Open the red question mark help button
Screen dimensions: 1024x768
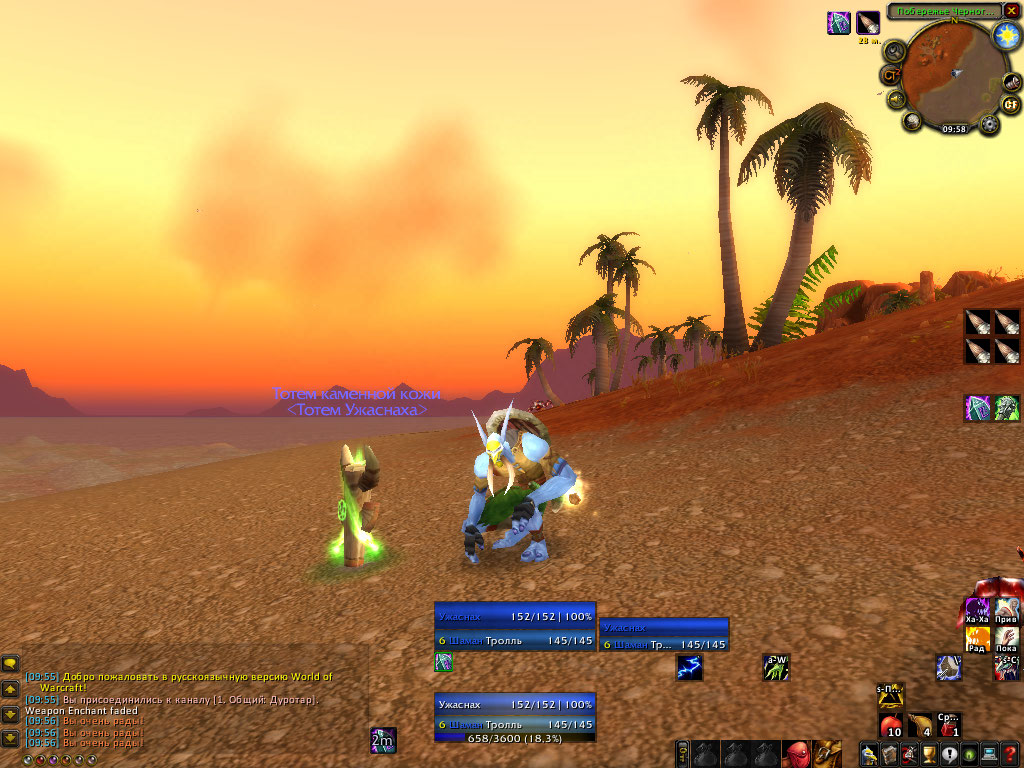[x=1010, y=754]
